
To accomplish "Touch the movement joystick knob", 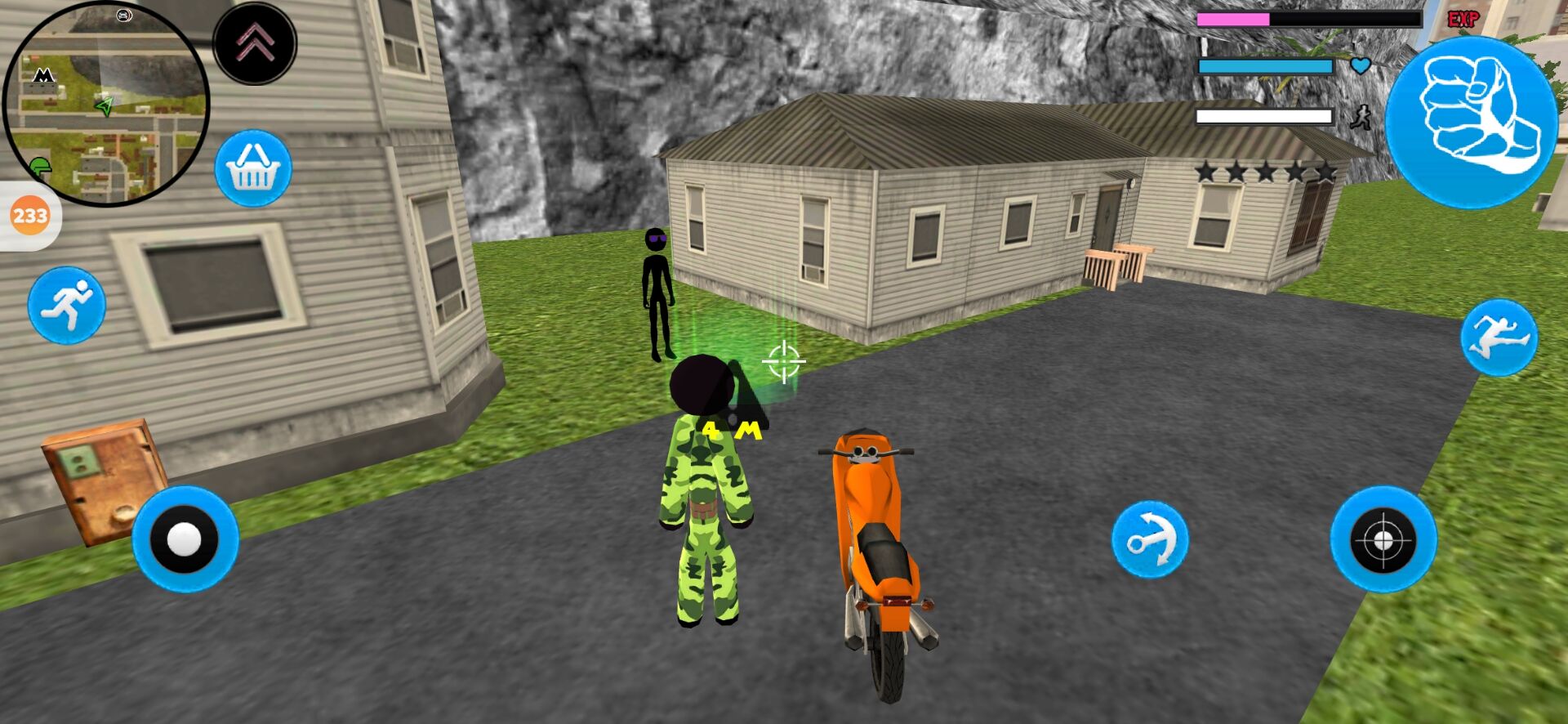I will point(185,539).
